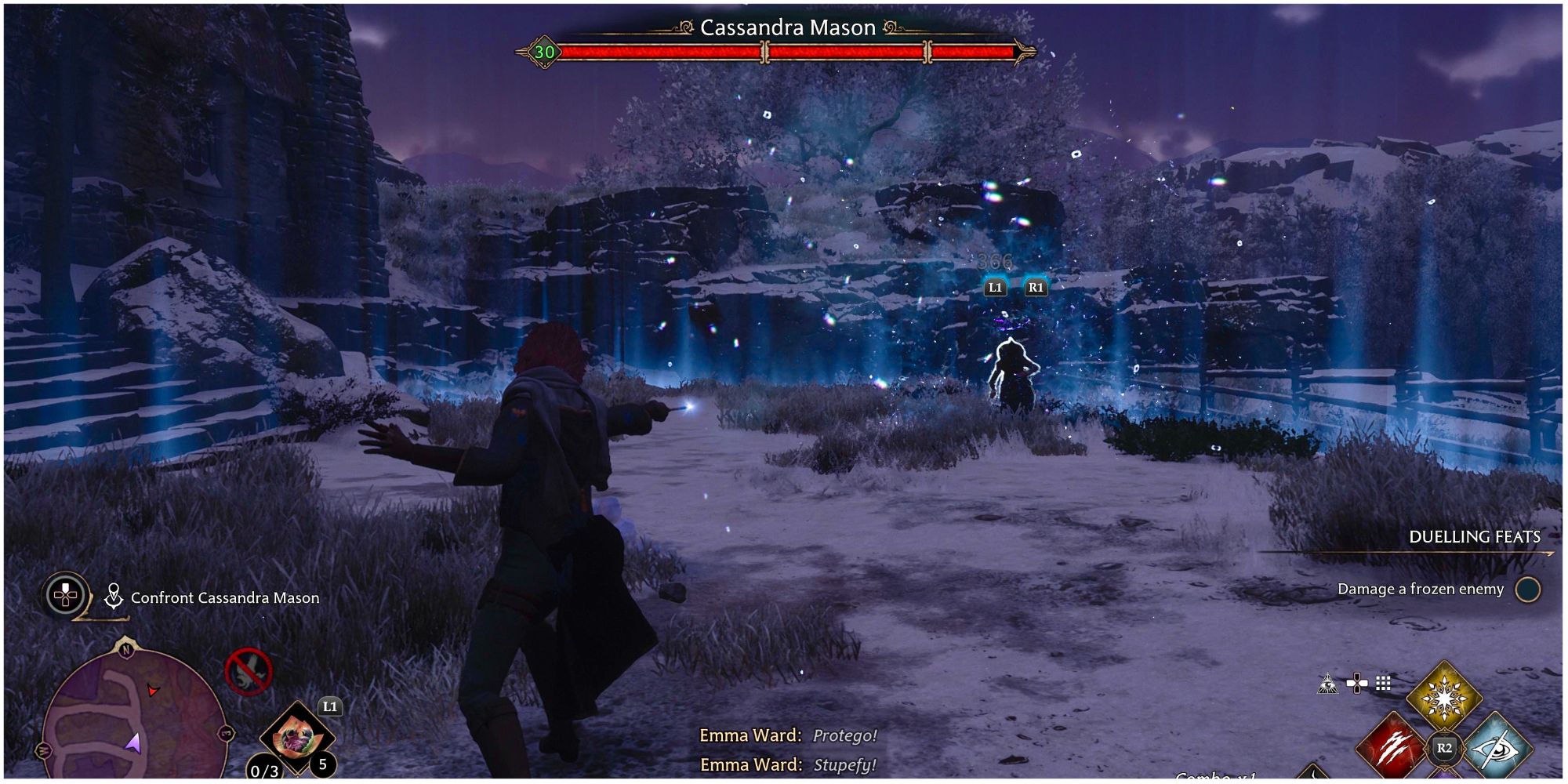Click the Mandrake consumable item icon
1568x784 pixels.
pyautogui.click(x=298, y=737)
